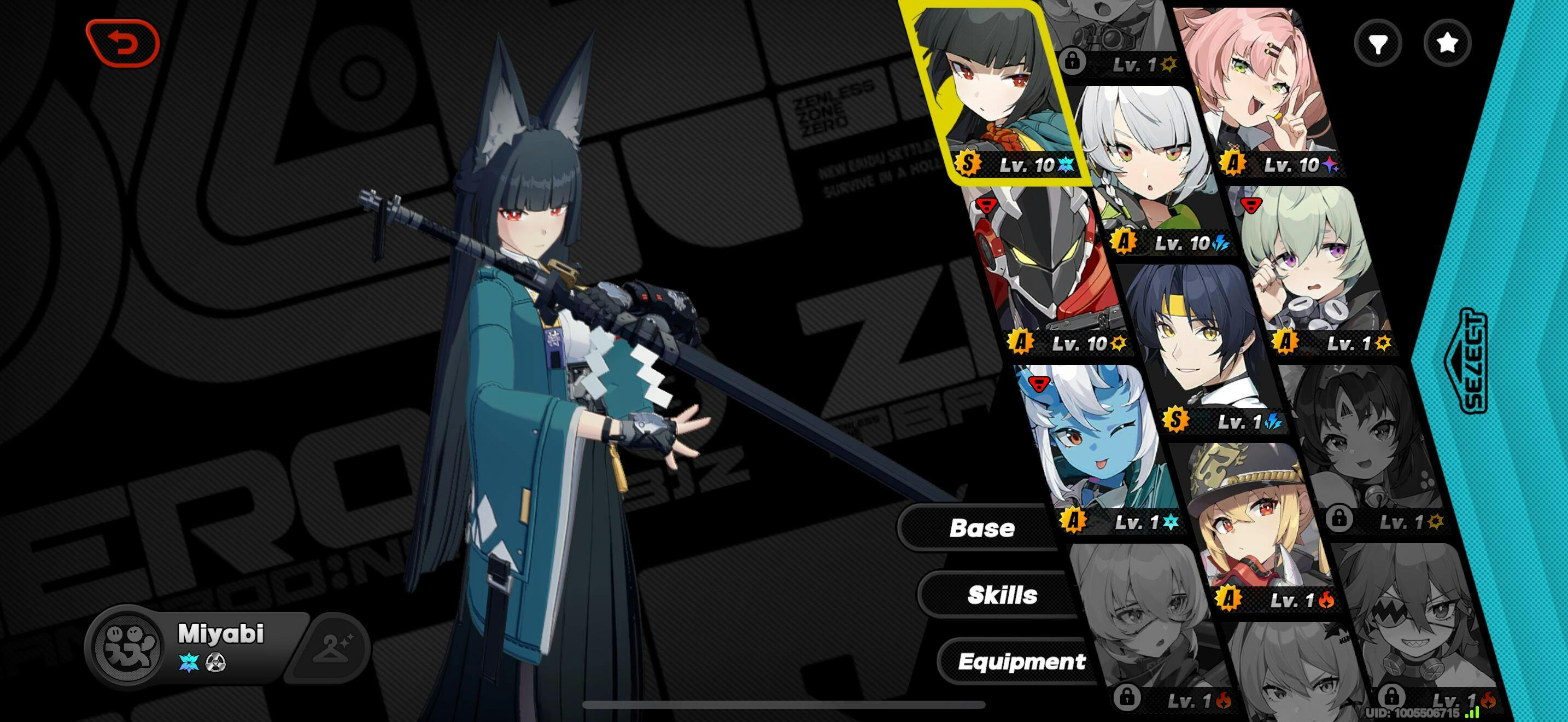Screen dimensions: 1568x722
Task: Click Miyabi's faction emblem icon
Action: click(130, 646)
